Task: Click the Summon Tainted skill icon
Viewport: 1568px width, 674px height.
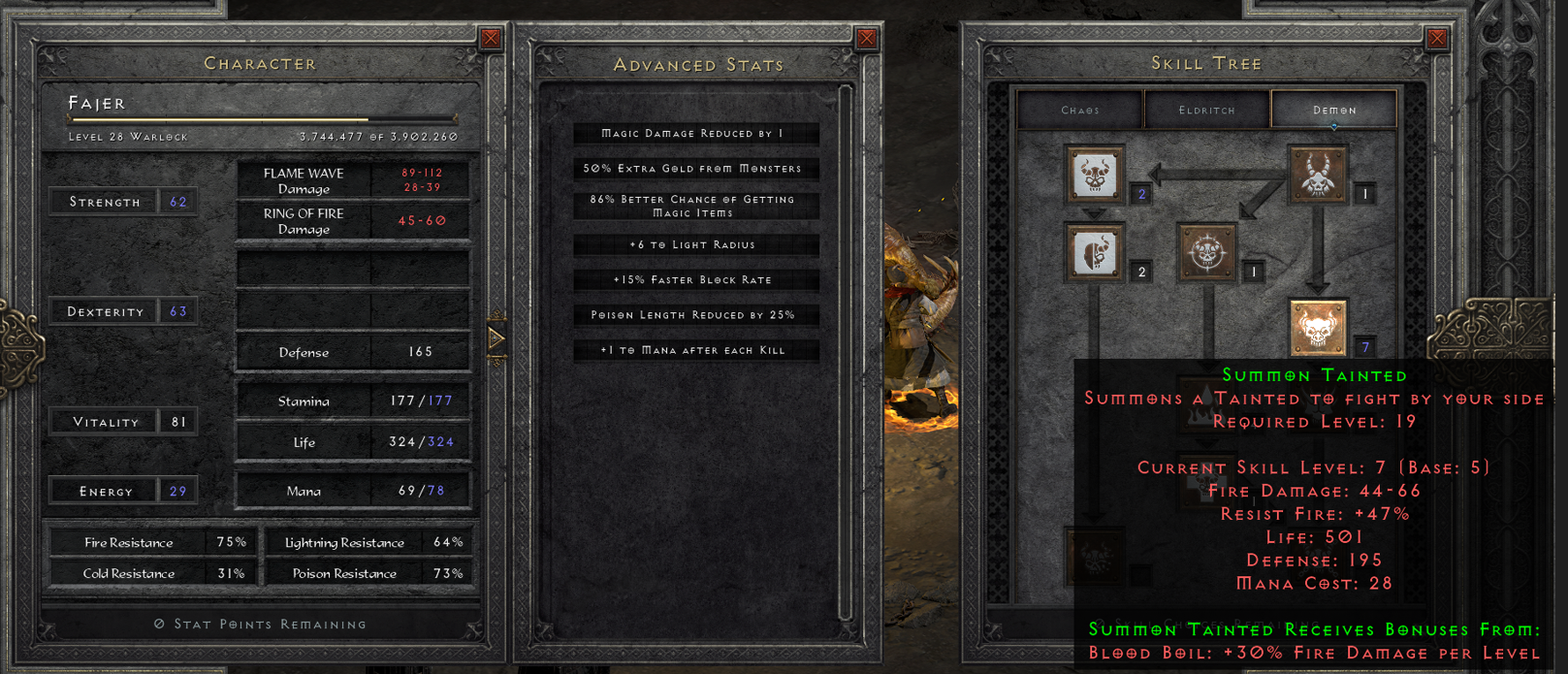Action: [x=1317, y=327]
